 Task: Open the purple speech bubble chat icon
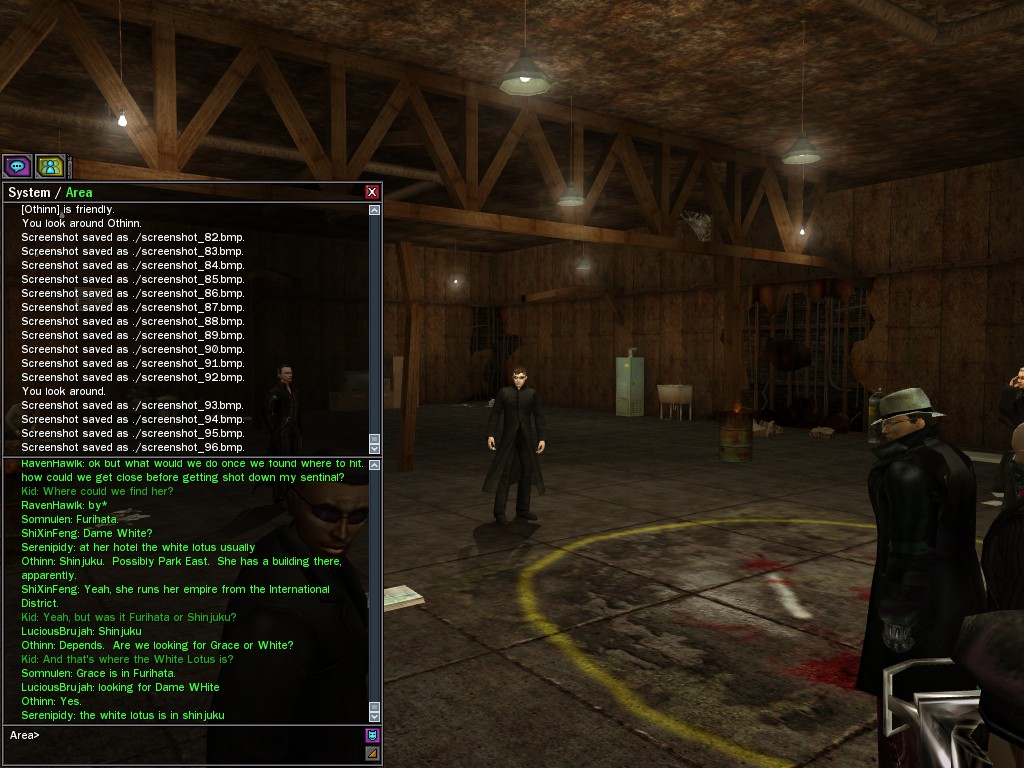[x=17, y=166]
